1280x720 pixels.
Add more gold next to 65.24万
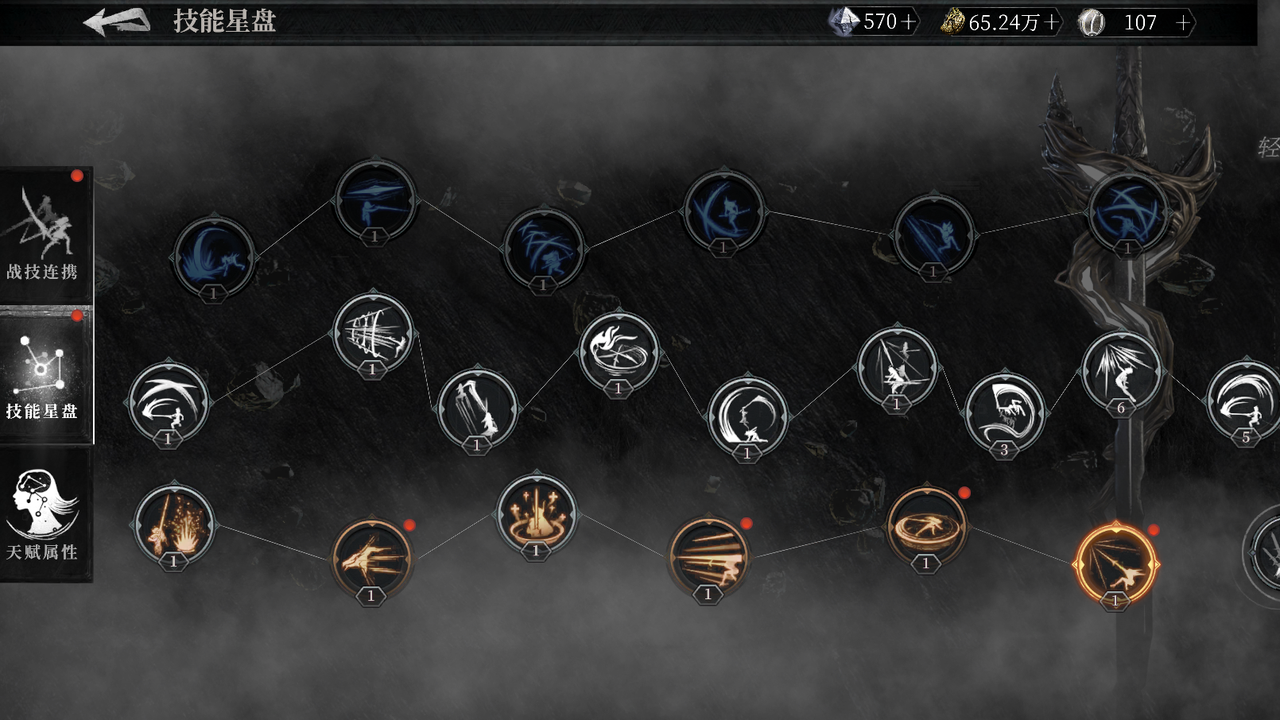(1051, 23)
